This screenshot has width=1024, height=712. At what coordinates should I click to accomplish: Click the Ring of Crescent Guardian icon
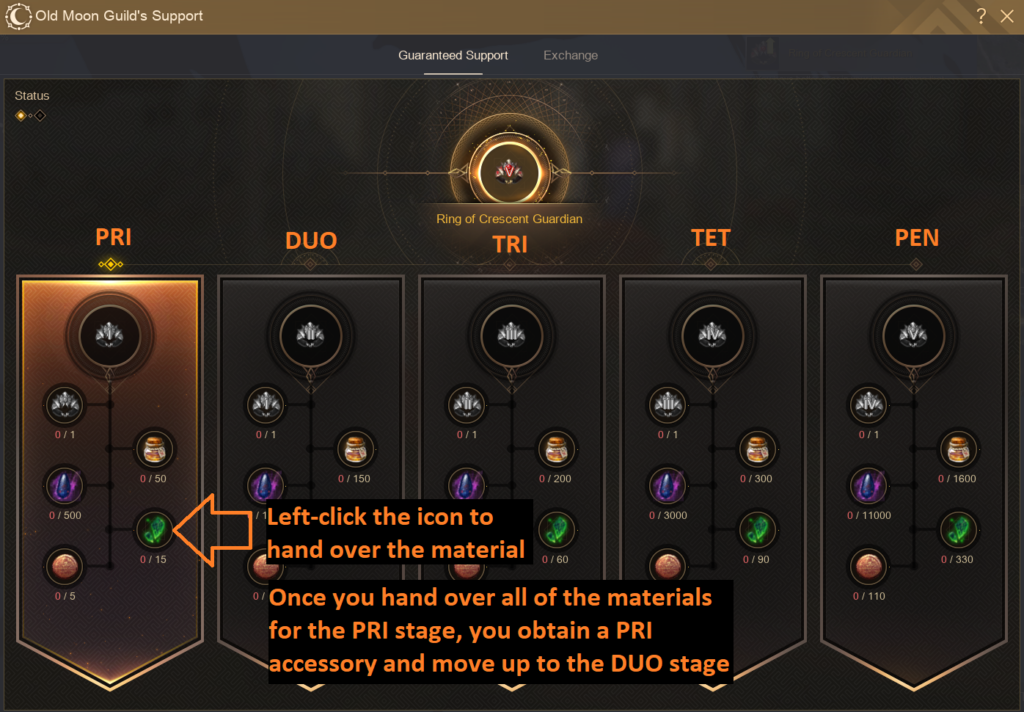(510, 171)
